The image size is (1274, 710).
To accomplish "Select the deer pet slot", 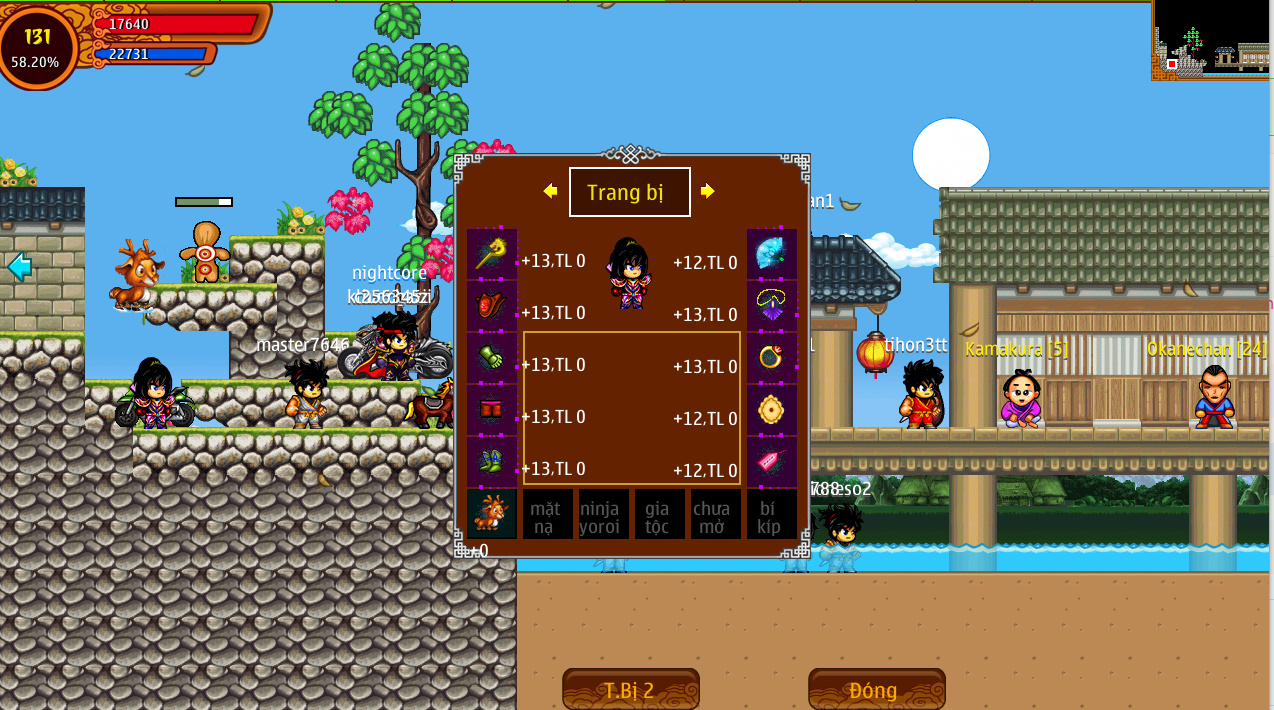I will click(492, 514).
